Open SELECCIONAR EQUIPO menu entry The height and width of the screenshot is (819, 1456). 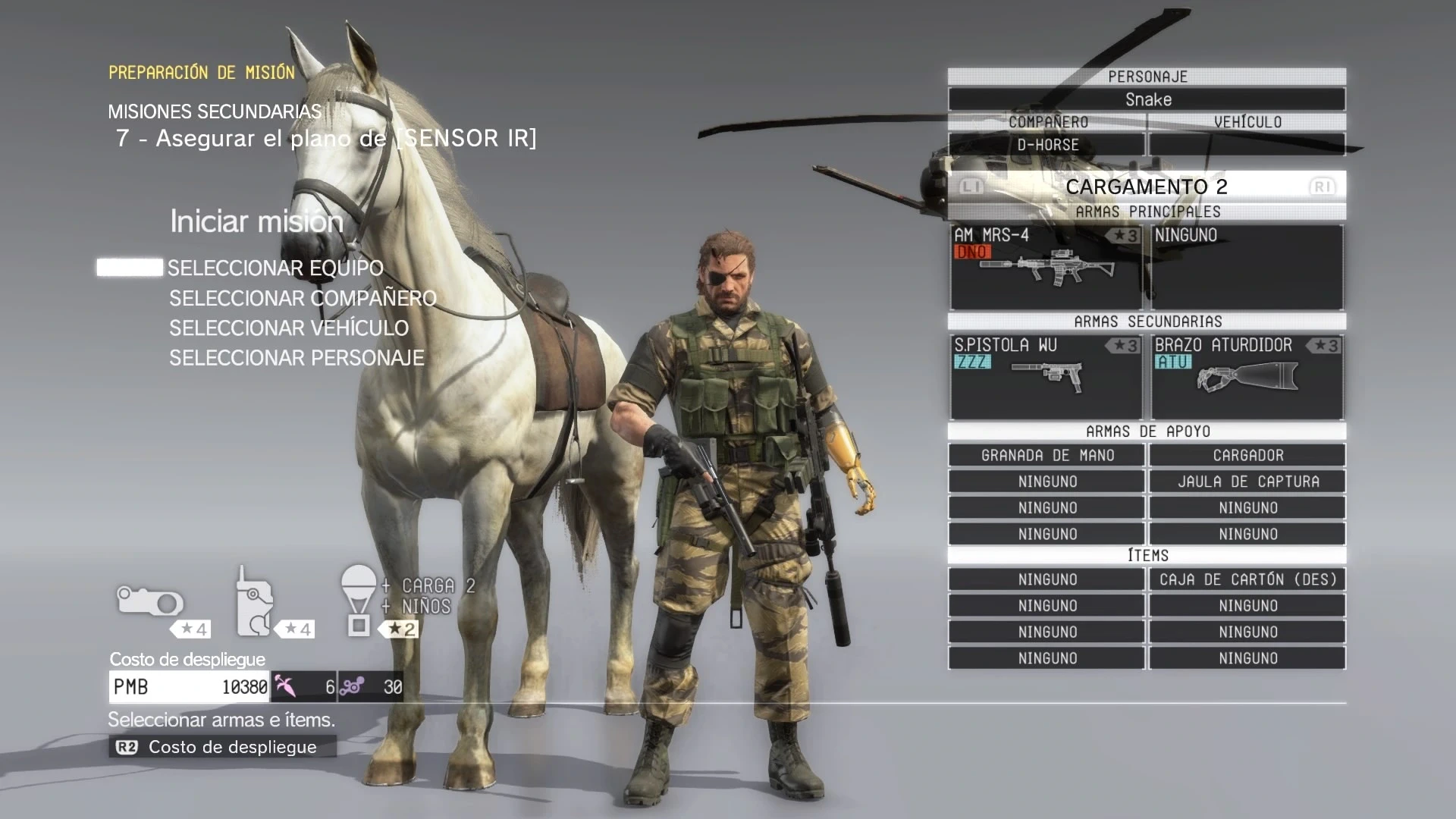(x=275, y=268)
